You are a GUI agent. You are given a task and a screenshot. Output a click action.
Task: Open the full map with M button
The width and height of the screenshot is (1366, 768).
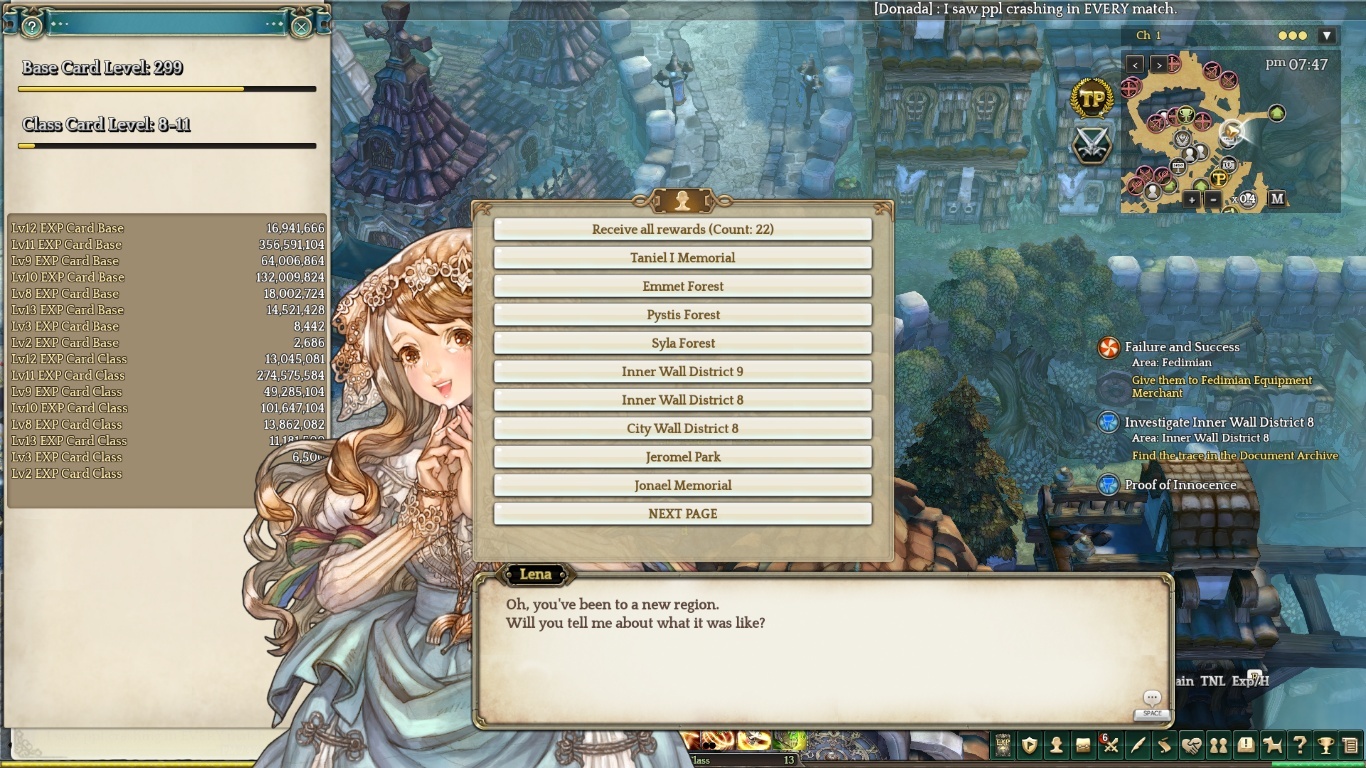1277,199
